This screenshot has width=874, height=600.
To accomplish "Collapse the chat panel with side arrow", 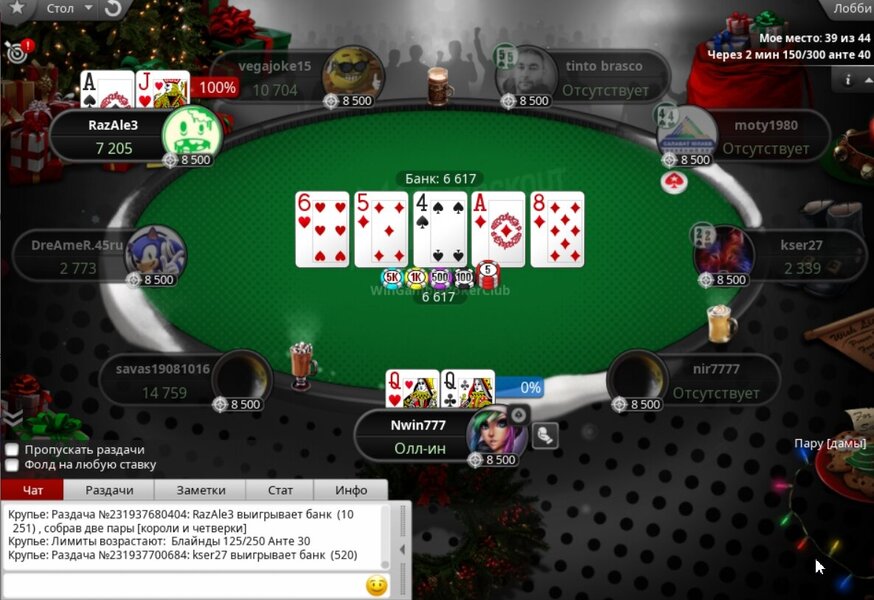I will click(x=403, y=549).
